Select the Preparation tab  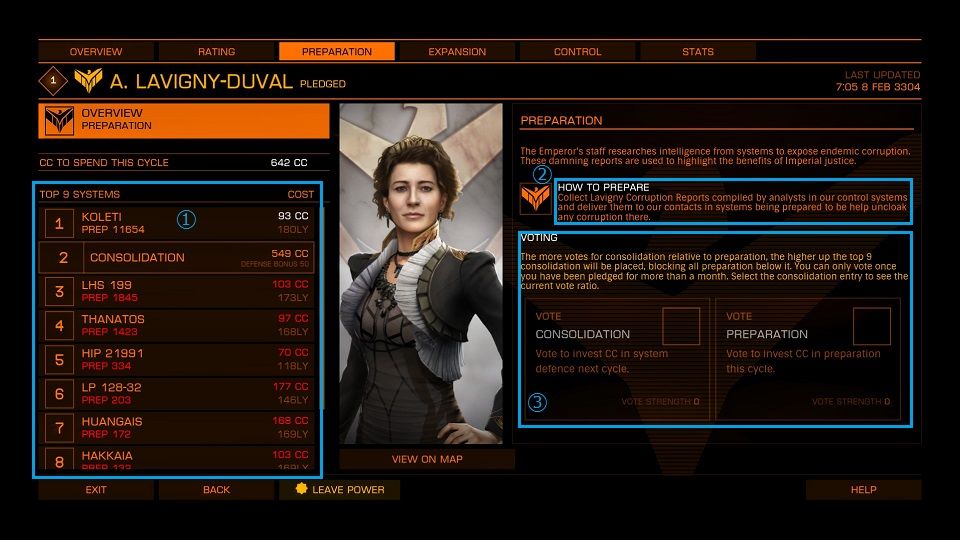click(337, 51)
